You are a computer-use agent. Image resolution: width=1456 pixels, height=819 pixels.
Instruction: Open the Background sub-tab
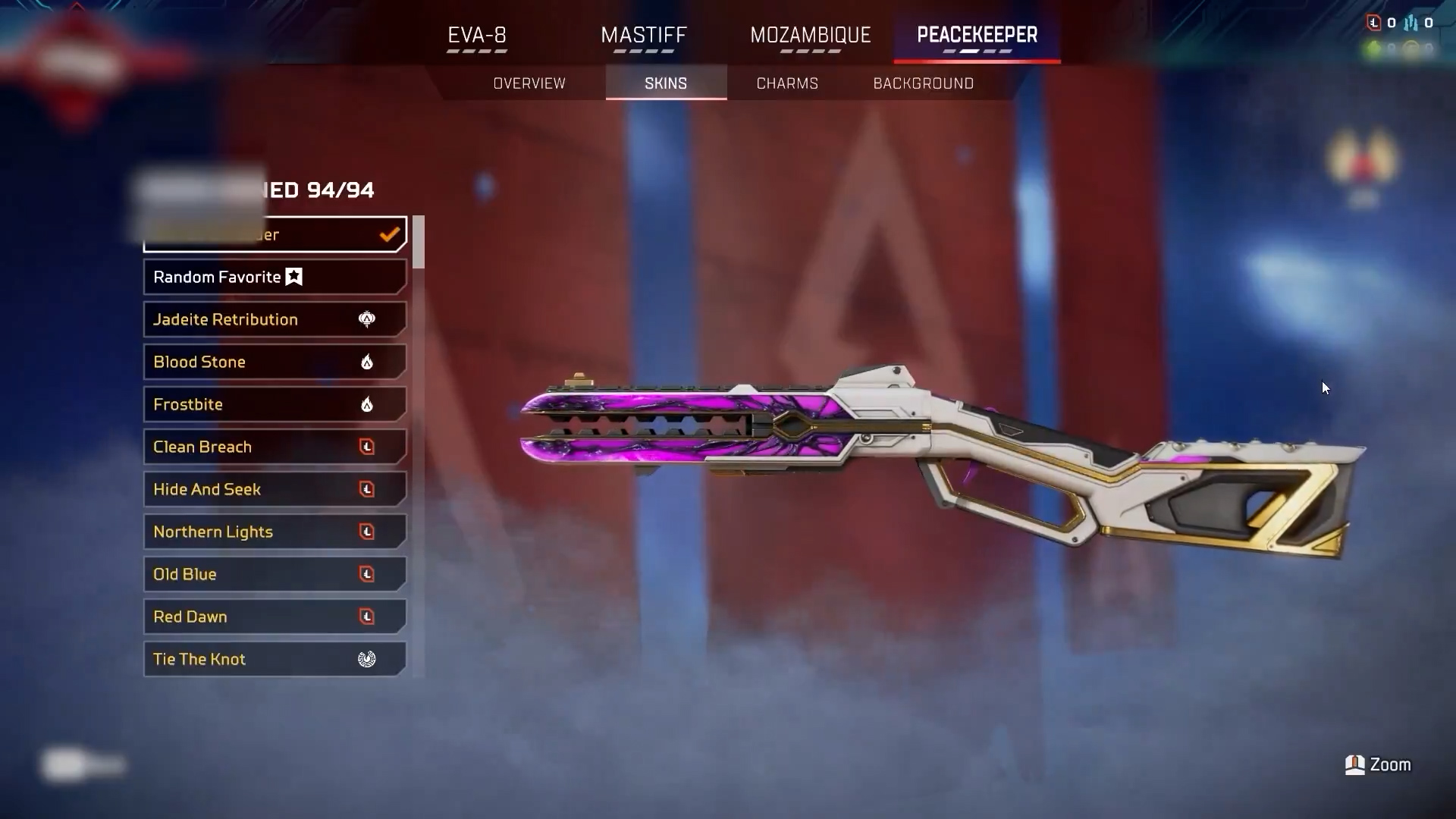pyautogui.click(x=923, y=83)
